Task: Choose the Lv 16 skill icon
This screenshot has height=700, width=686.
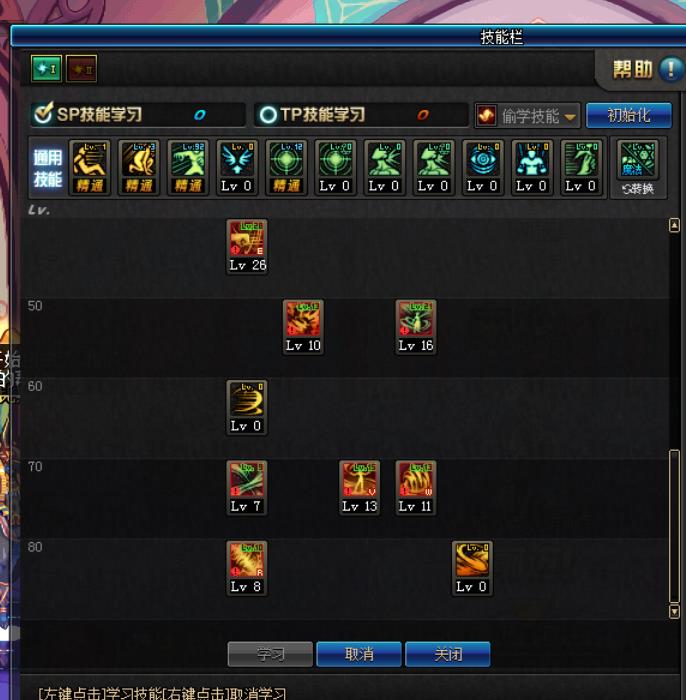Action: [x=416, y=320]
